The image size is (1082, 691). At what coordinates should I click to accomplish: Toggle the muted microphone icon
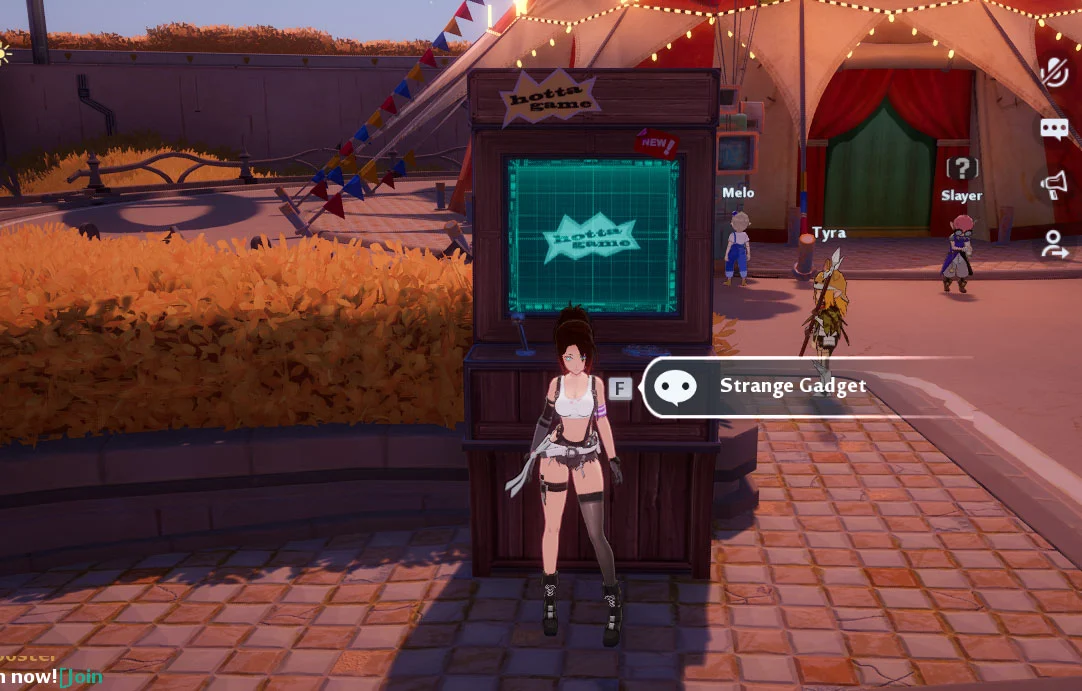(1055, 71)
